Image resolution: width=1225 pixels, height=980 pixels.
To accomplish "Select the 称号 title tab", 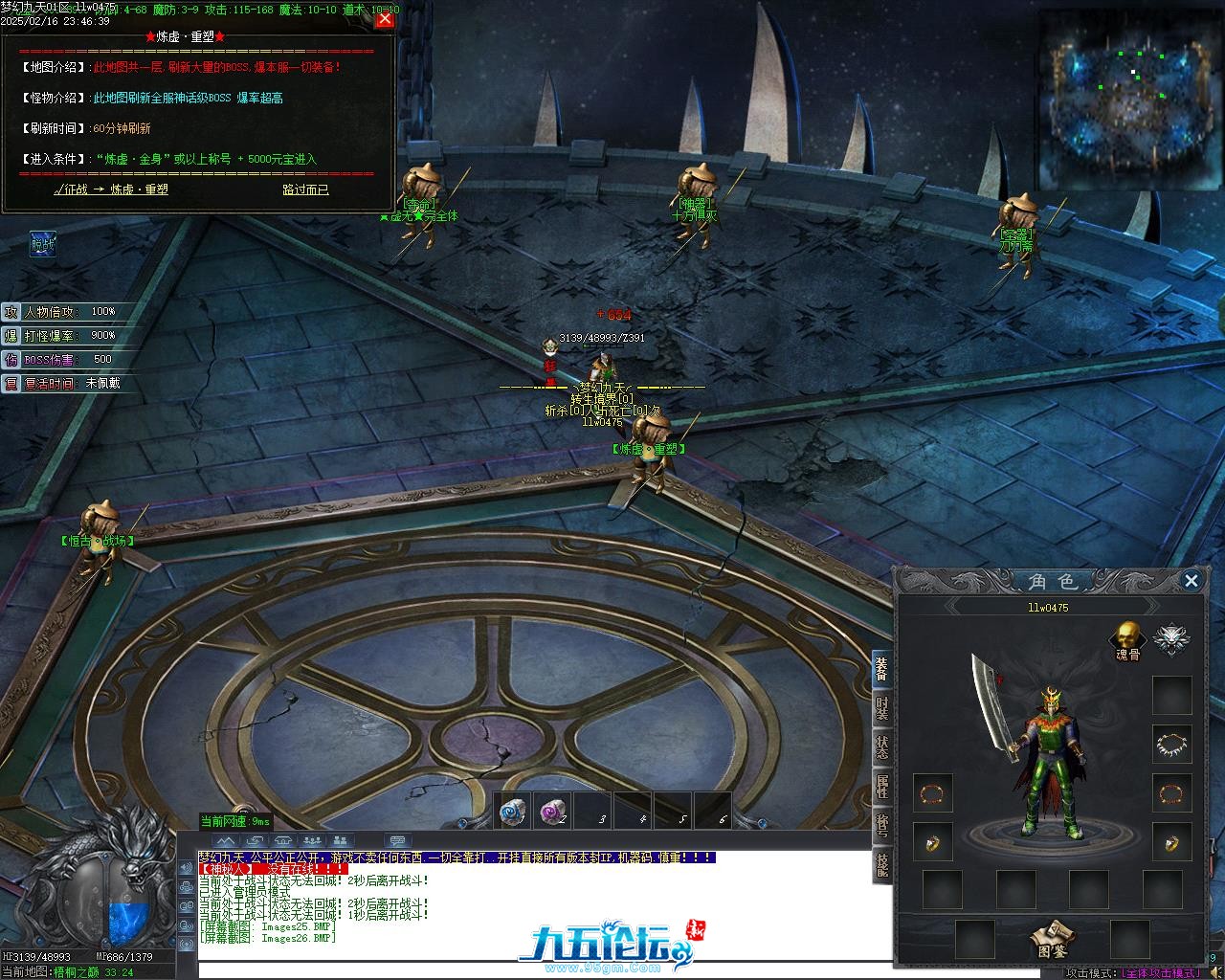I will pyautogui.click(x=881, y=826).
